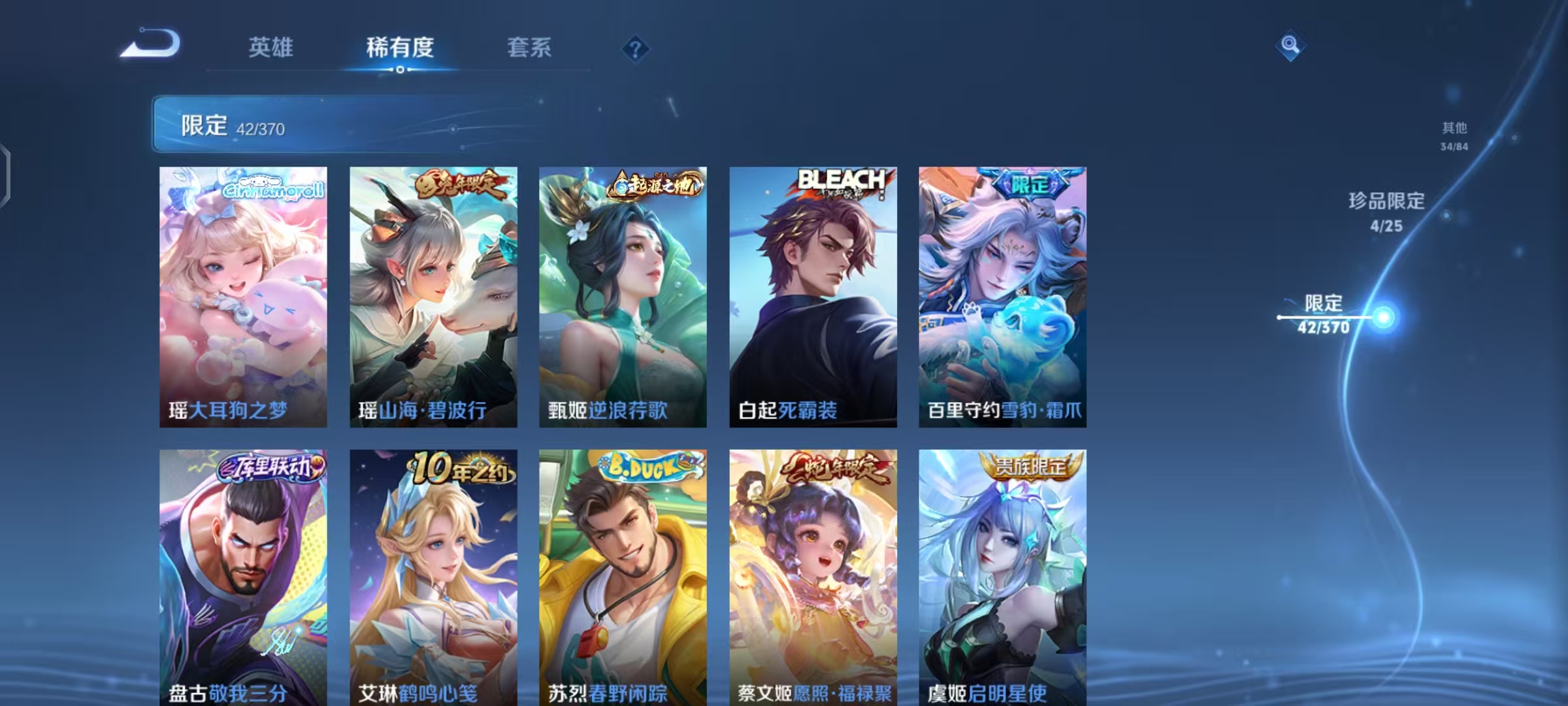Switch to the 英雄 tab
The image size is (1568, 706).
click(270, 47)
